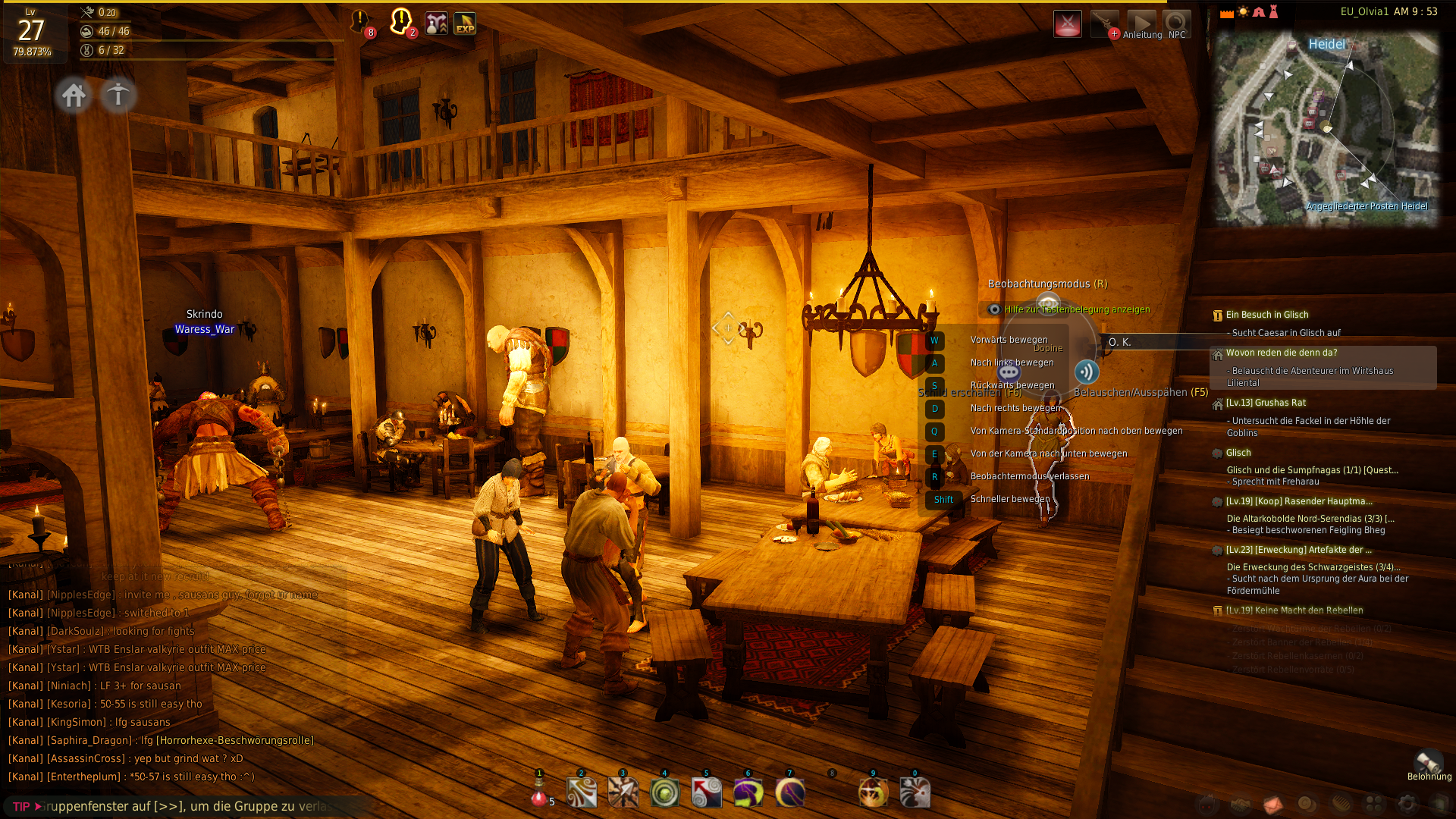Select the '[Lv.13] Grushas Rat' quest
The image size is (1456, 819).
(x=1266, y=403)
